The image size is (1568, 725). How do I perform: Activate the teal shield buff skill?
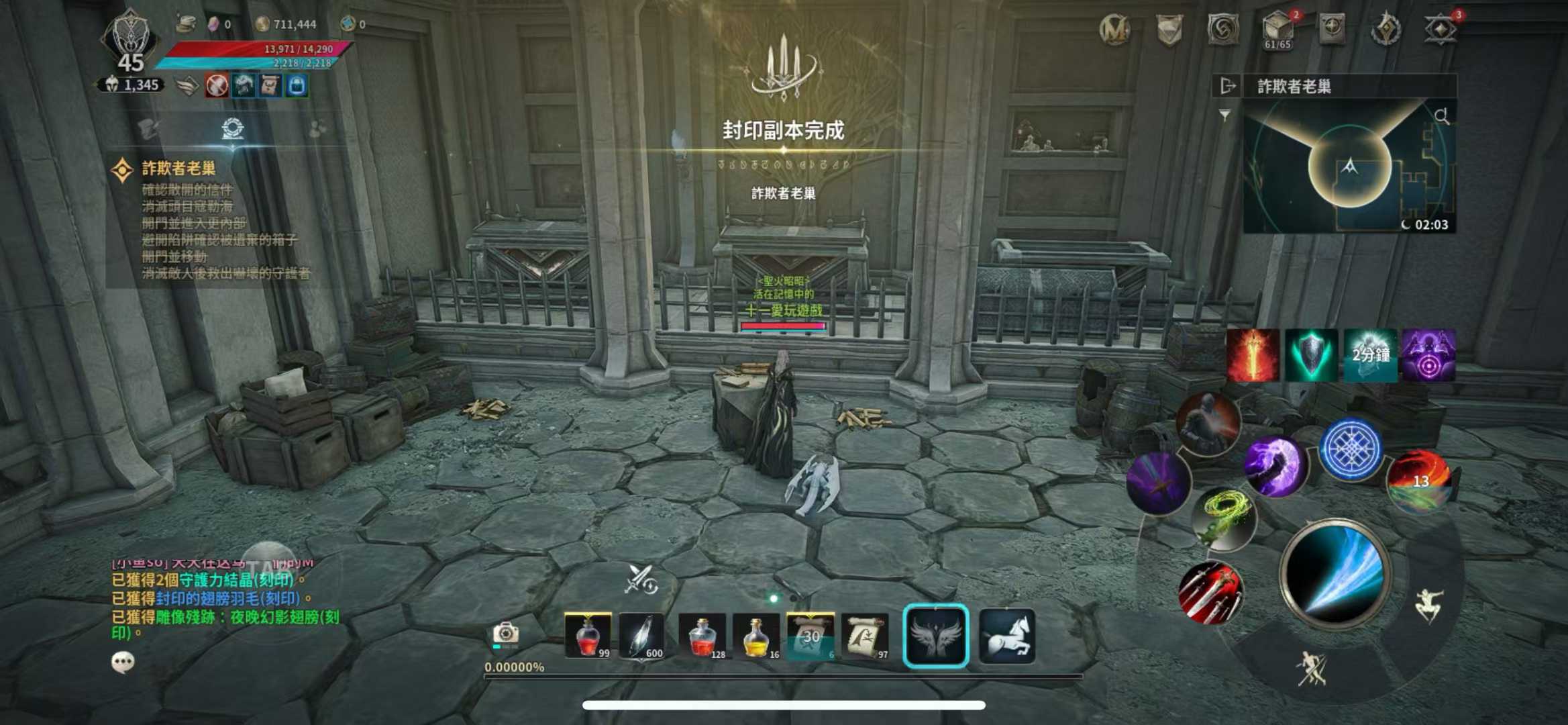1311,356
